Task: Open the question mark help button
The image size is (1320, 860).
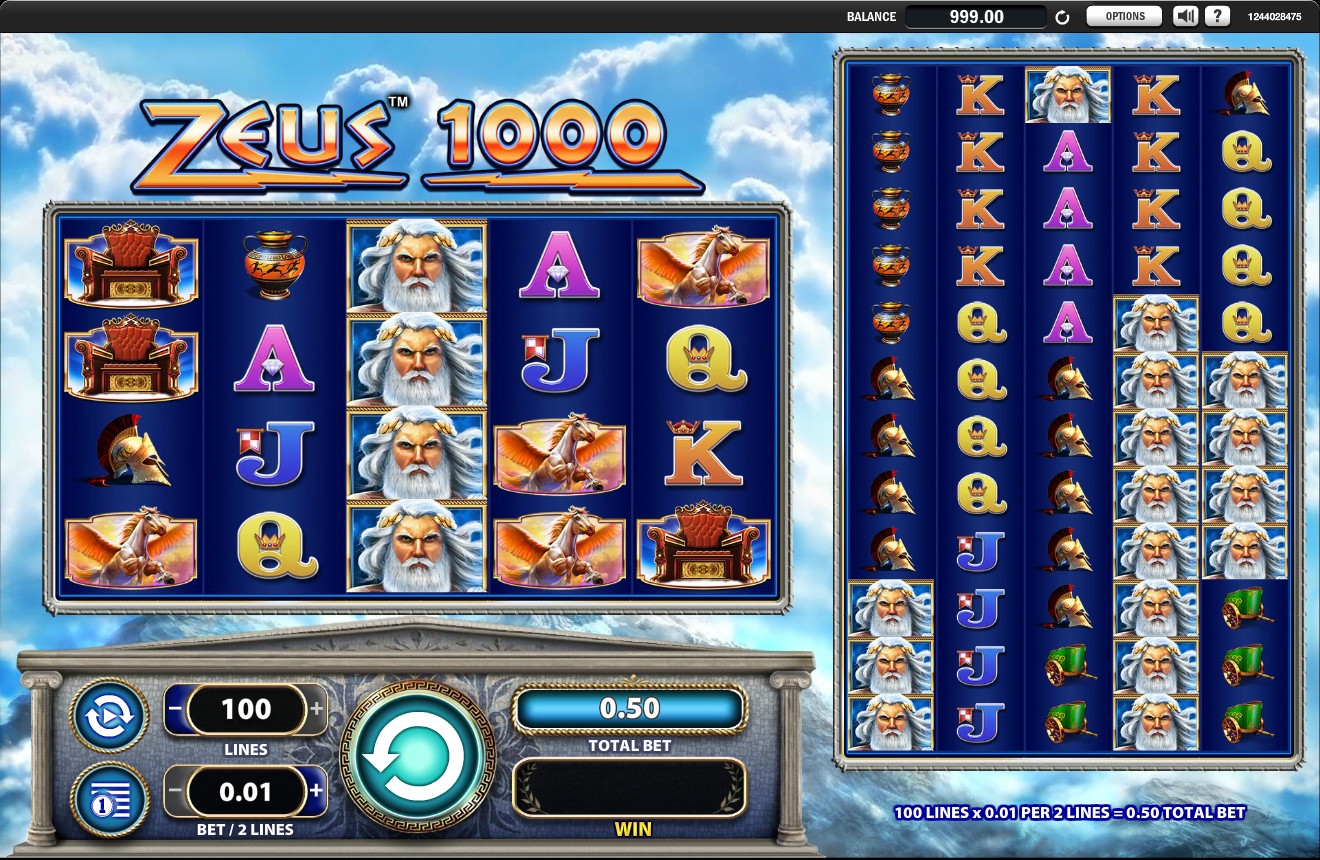Action: tap(1217, 16)
